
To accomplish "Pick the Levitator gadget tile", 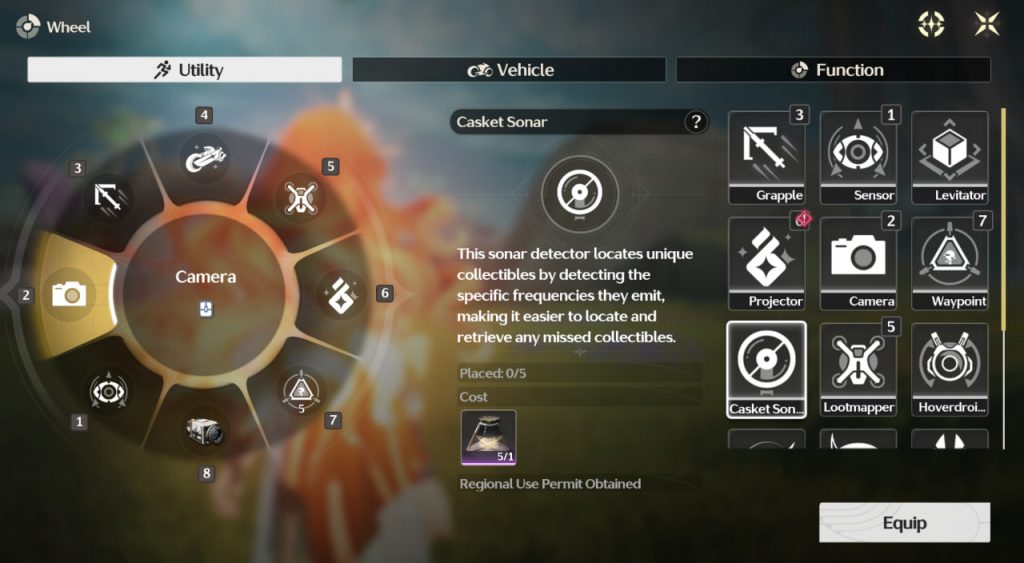I will coord(949,157).
